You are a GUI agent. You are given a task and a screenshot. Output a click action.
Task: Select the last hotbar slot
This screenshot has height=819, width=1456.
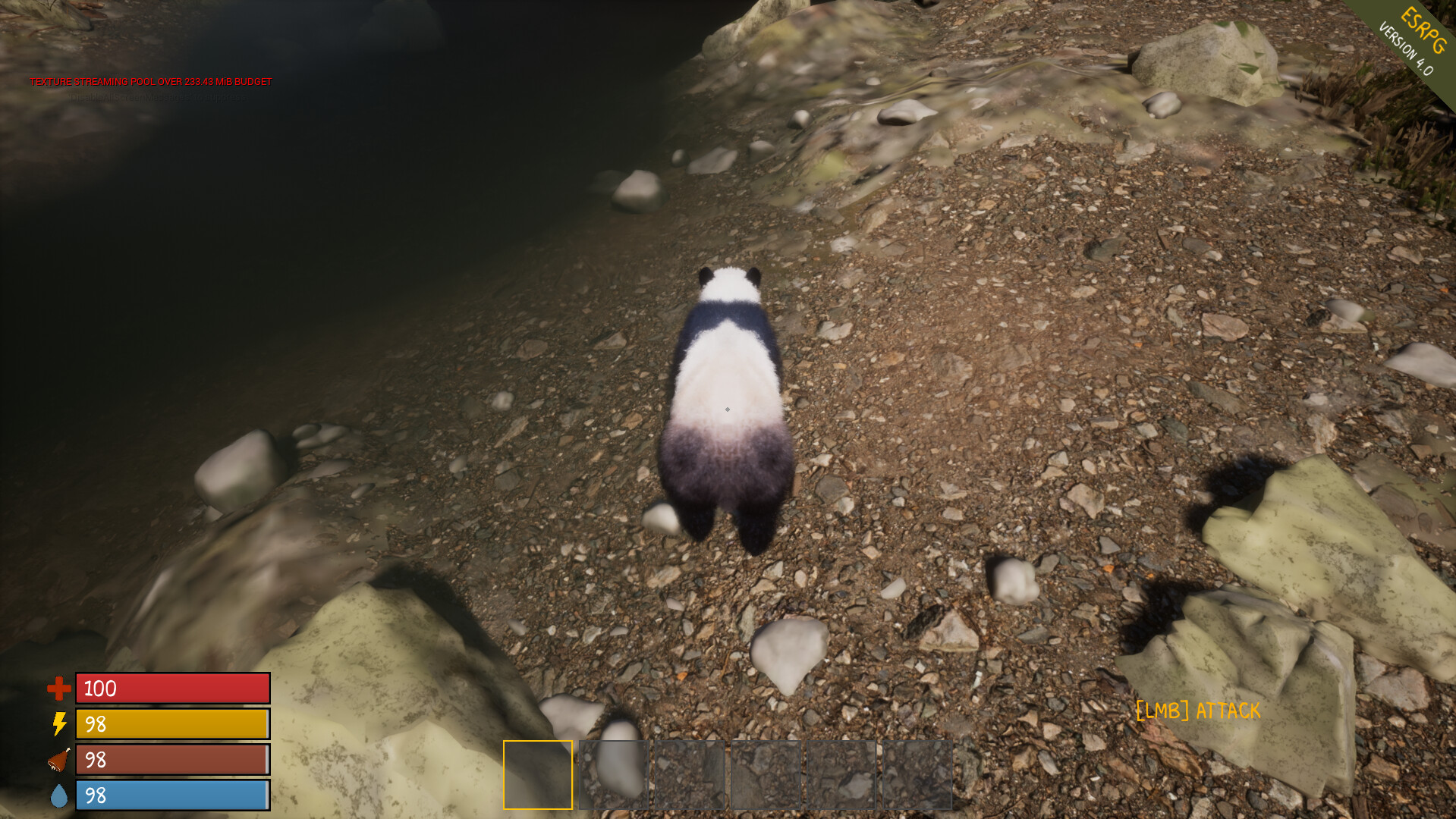tap(918, 775)
